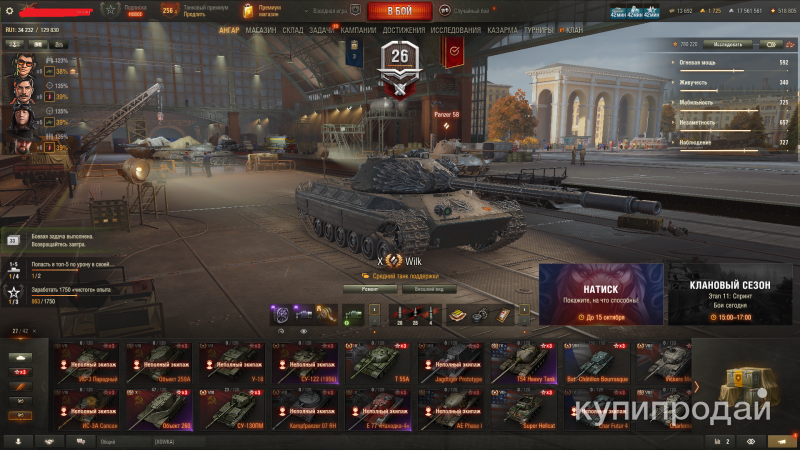Open the НАТИСК event banner
800x450 pixels.
click(x=601, y=294)
